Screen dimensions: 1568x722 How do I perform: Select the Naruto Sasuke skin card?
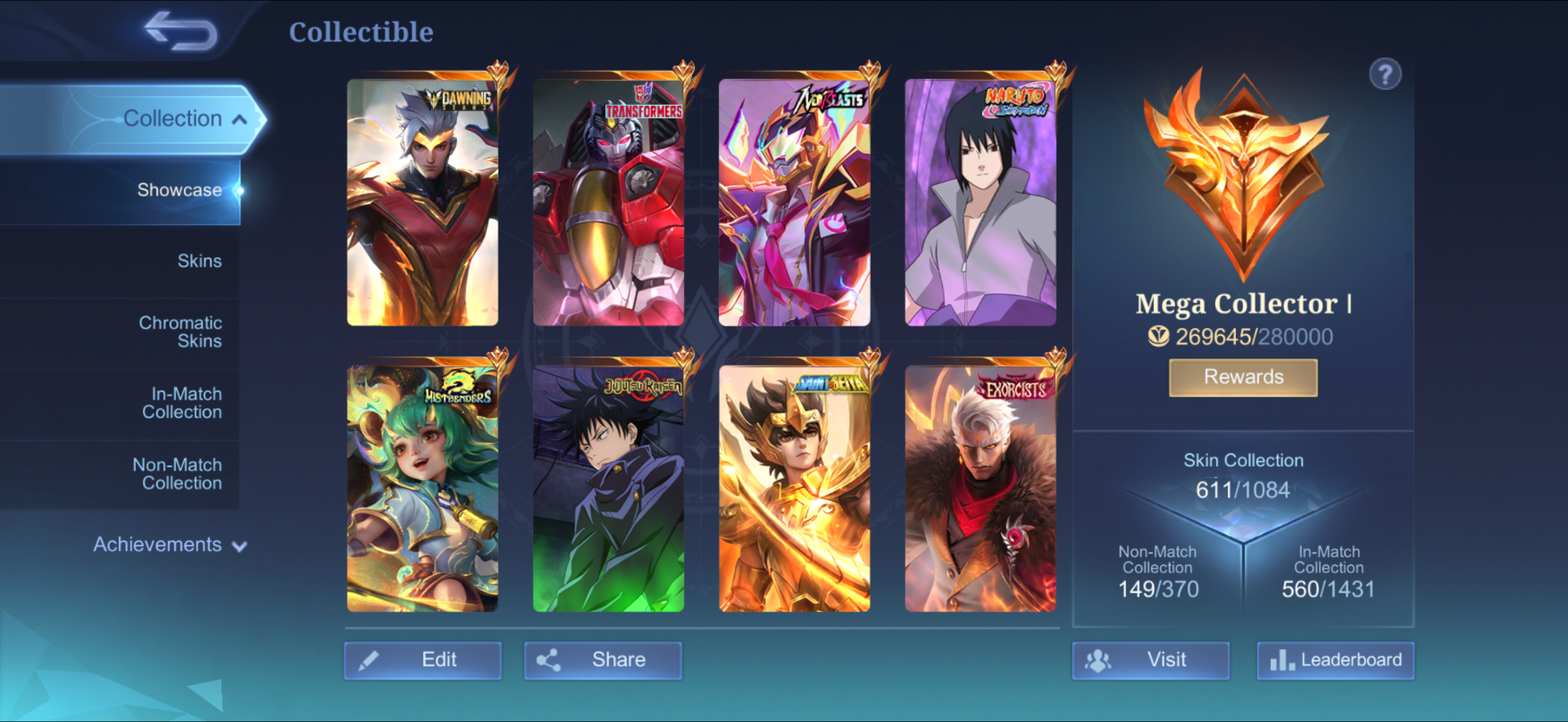[x=980, y=203]
